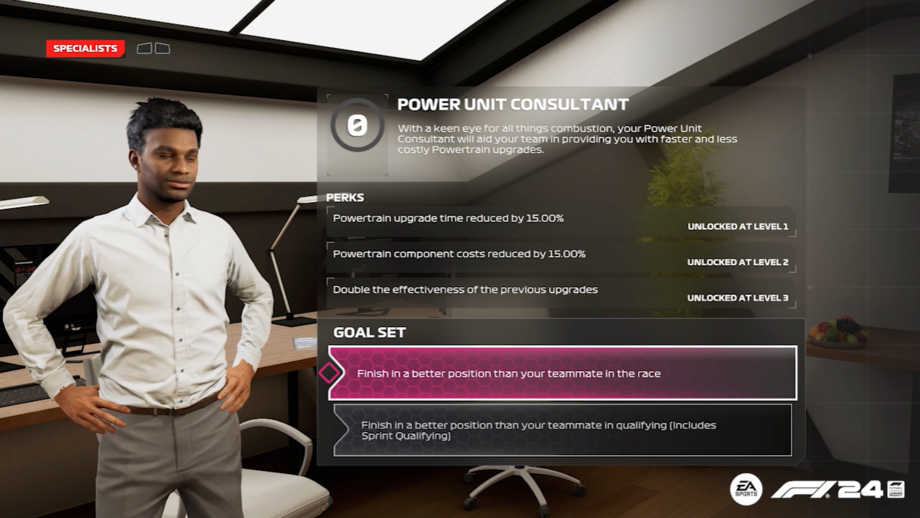Select the component costs reduction perk
Image resolution: width=920 pixels, height=518 pixels.
[x=561, y=257]
